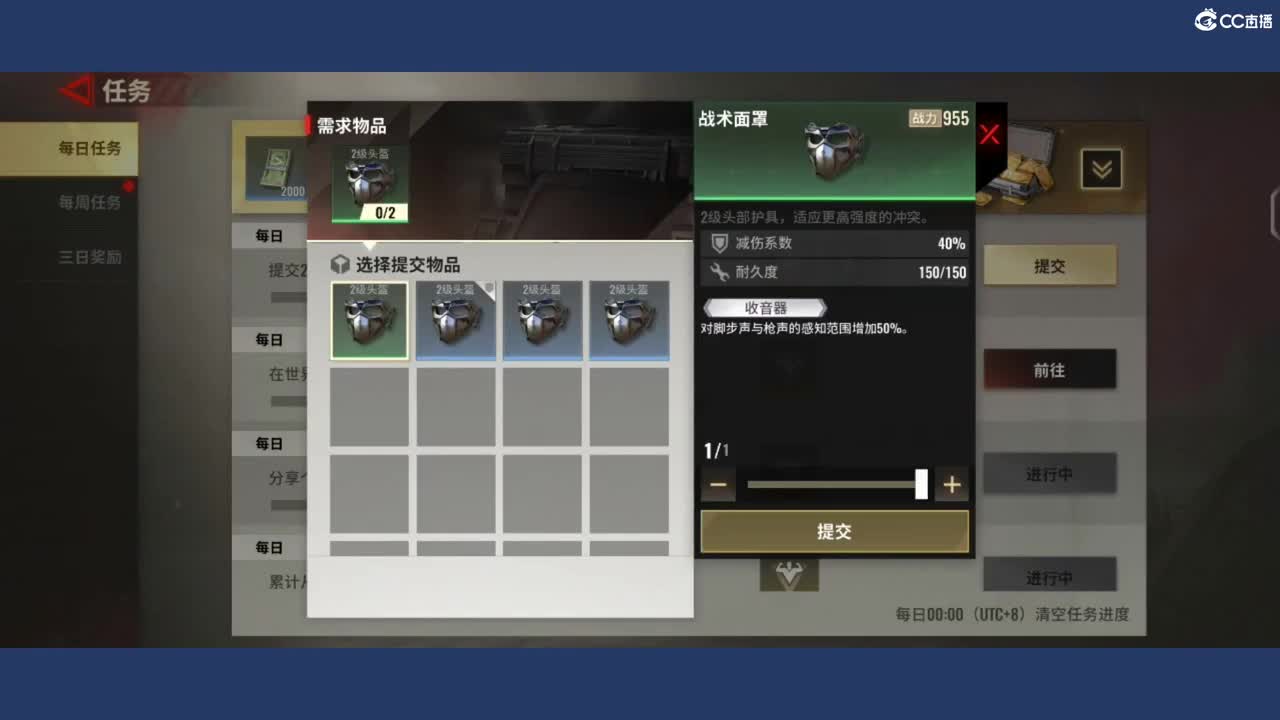Click the 前往 button
The width and height of the screenshot is (1280, 720).
click(1051, 369)
